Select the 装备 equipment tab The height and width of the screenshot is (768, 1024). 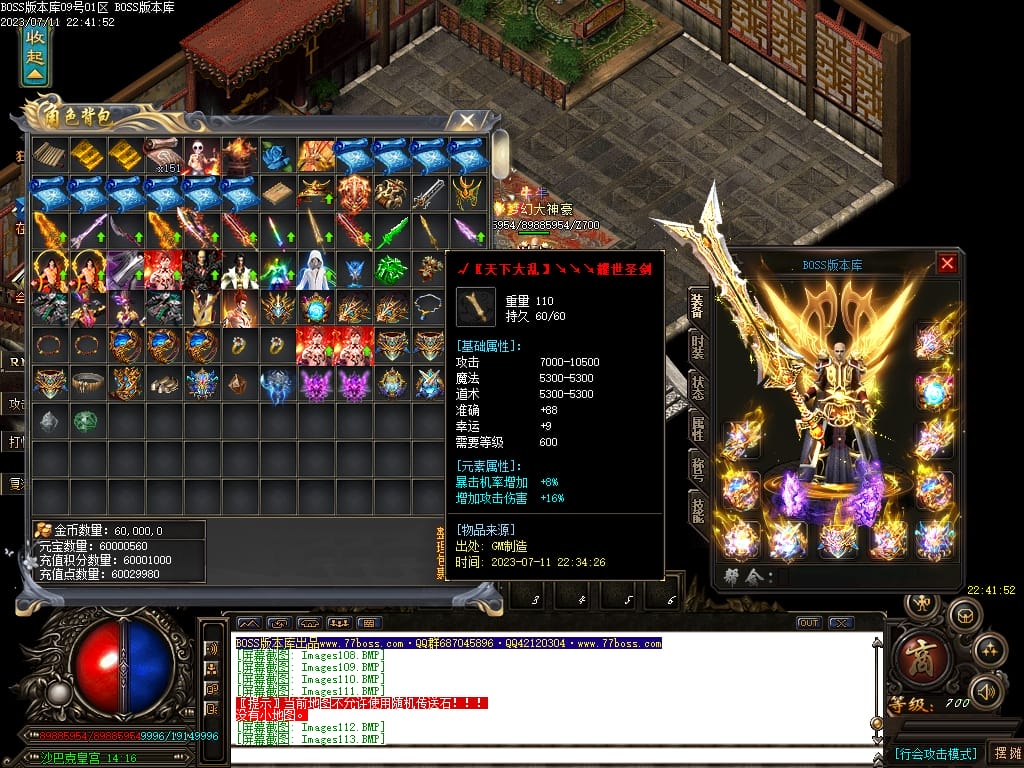pos(698,303)
